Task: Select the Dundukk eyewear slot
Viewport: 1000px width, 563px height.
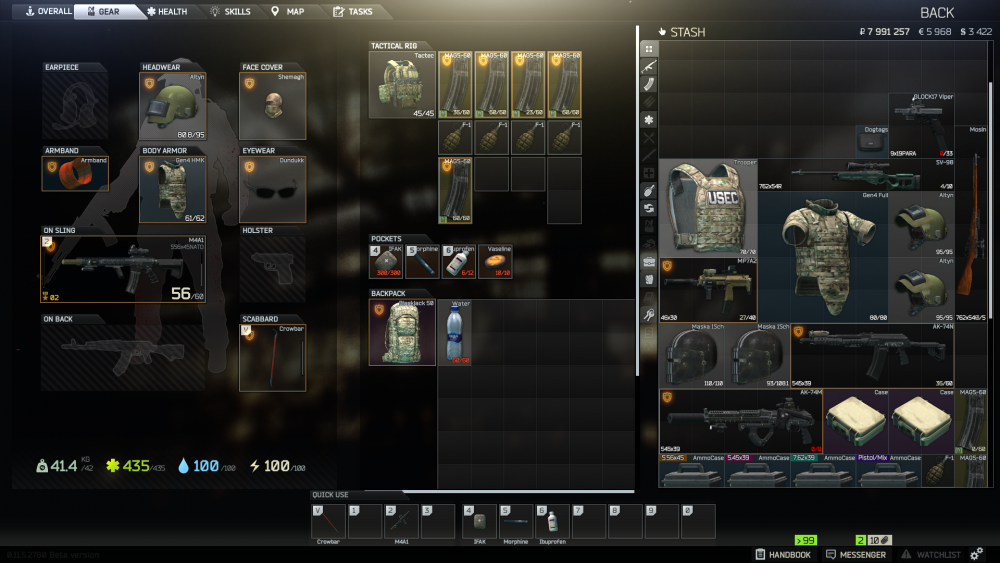Action: click(x=272, y=189)
